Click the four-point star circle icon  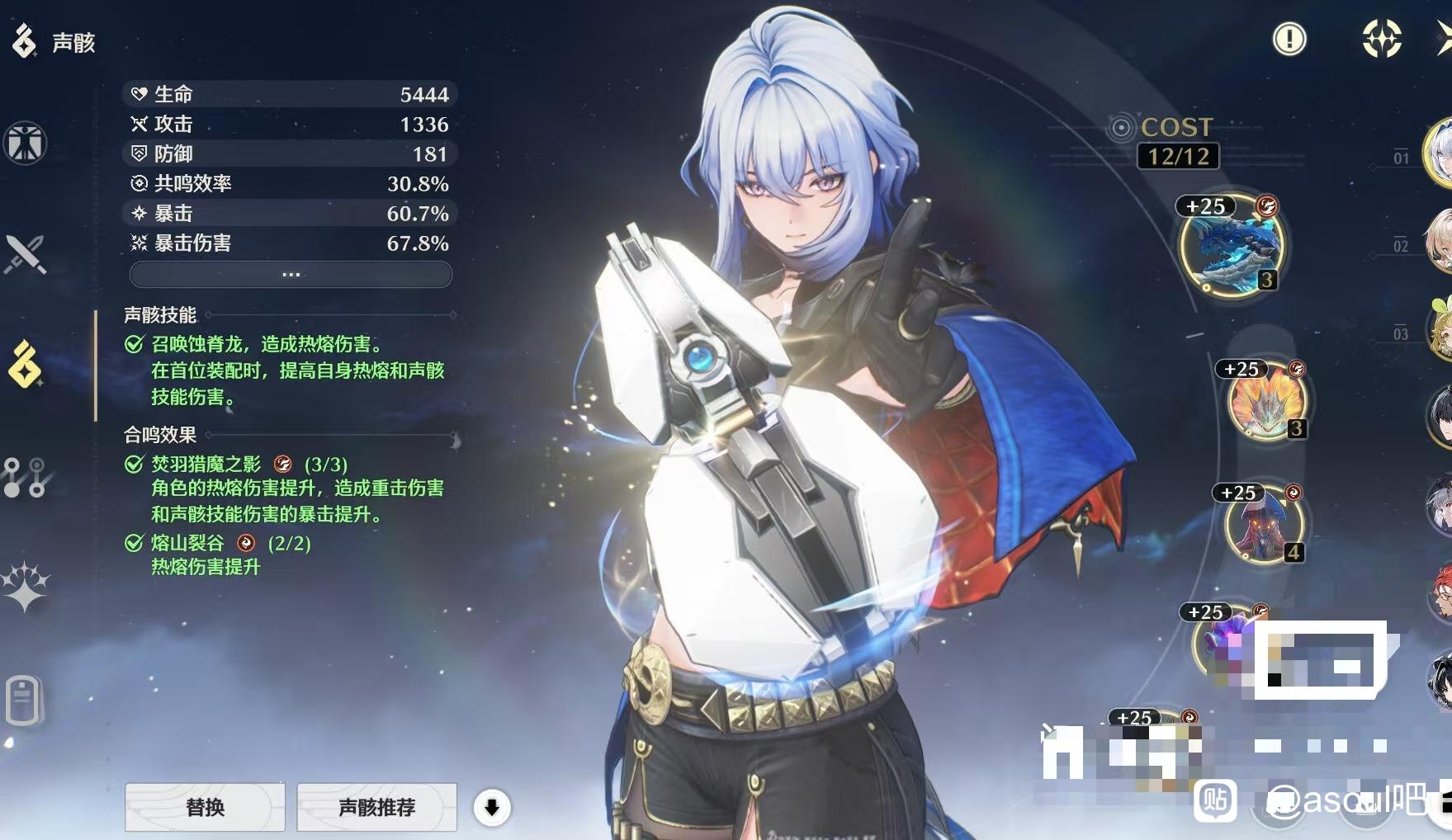[1381, 39]
